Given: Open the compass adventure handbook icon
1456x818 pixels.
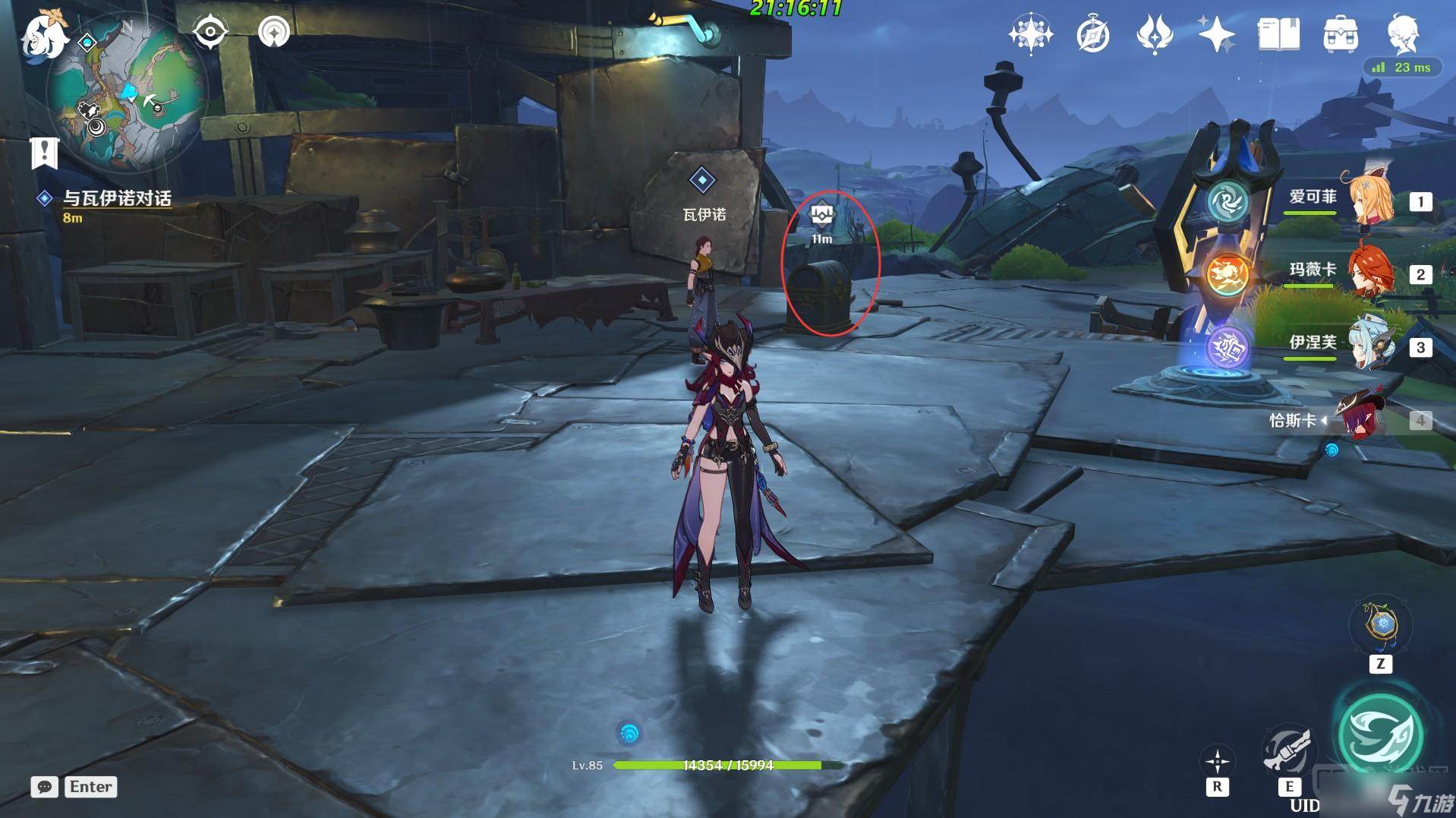Looking at the screenshot, I should (x=1092, y=34).
